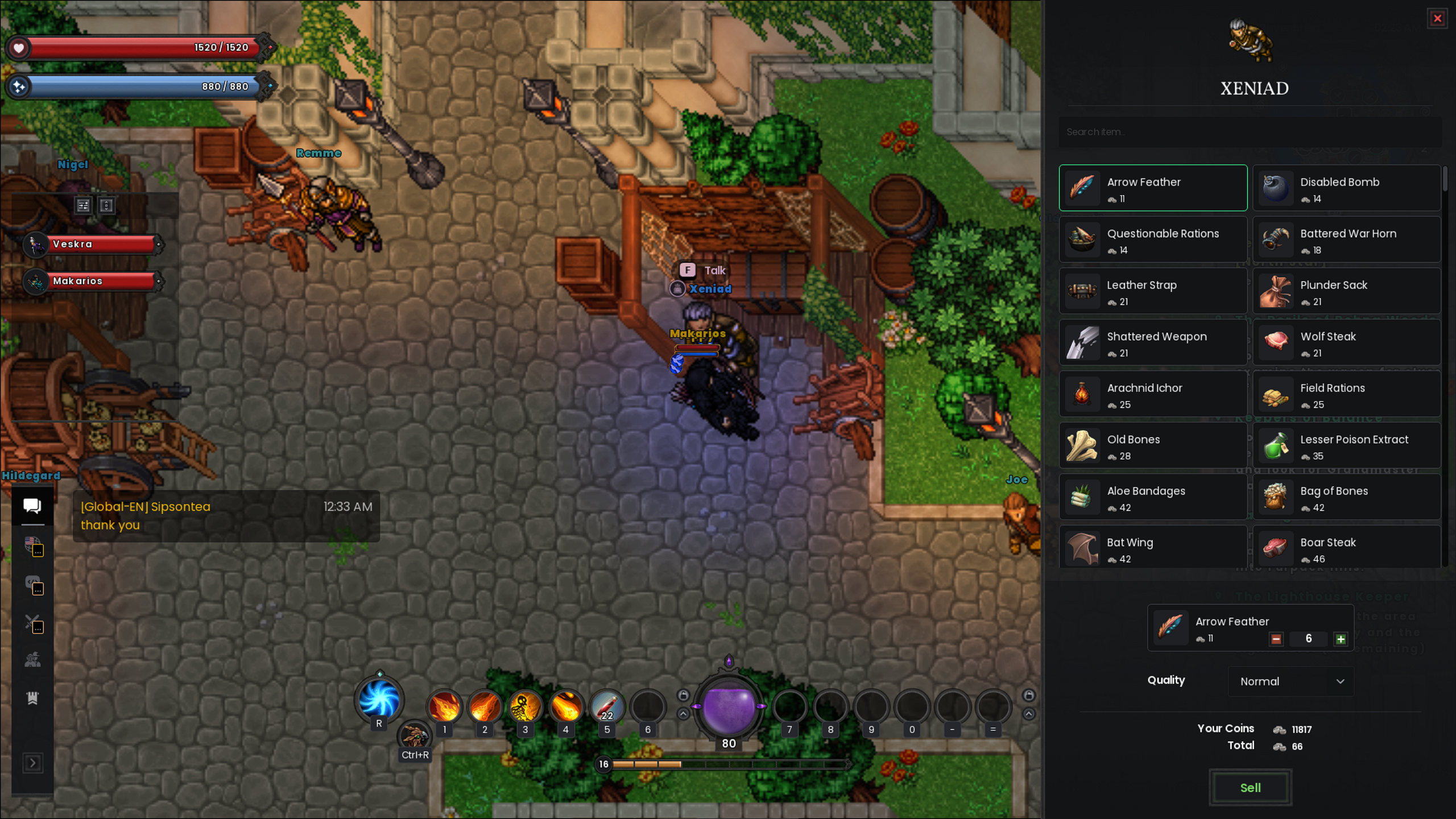Select the Disabled Bomb shop item
Image resolution: width=1456 pixels, height=819 pixels.
pyautogui.click(x=1346, y=188)
